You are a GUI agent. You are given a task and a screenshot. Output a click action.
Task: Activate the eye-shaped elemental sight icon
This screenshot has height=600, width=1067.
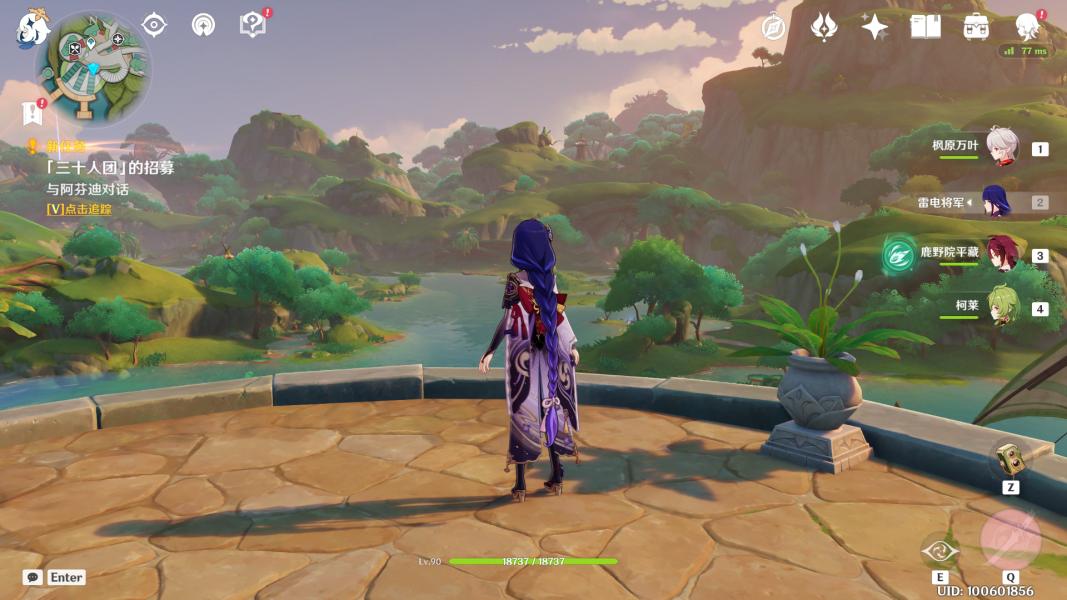tap(154, 25)
